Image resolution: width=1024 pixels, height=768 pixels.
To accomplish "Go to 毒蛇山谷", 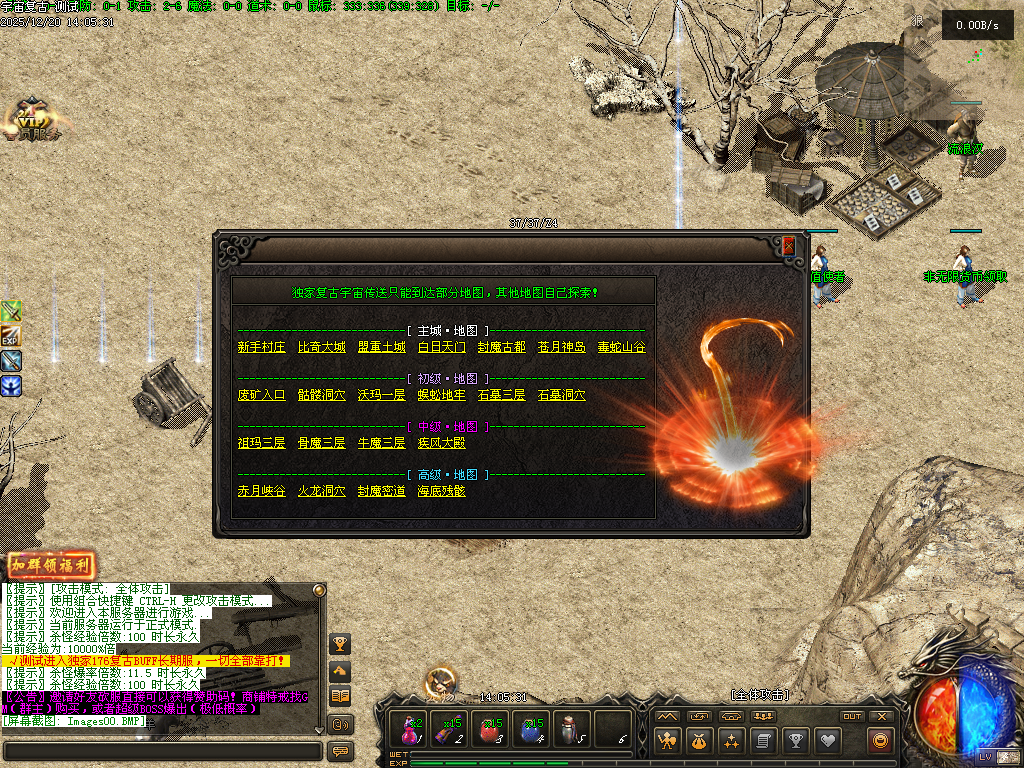I will pos(621,348).
